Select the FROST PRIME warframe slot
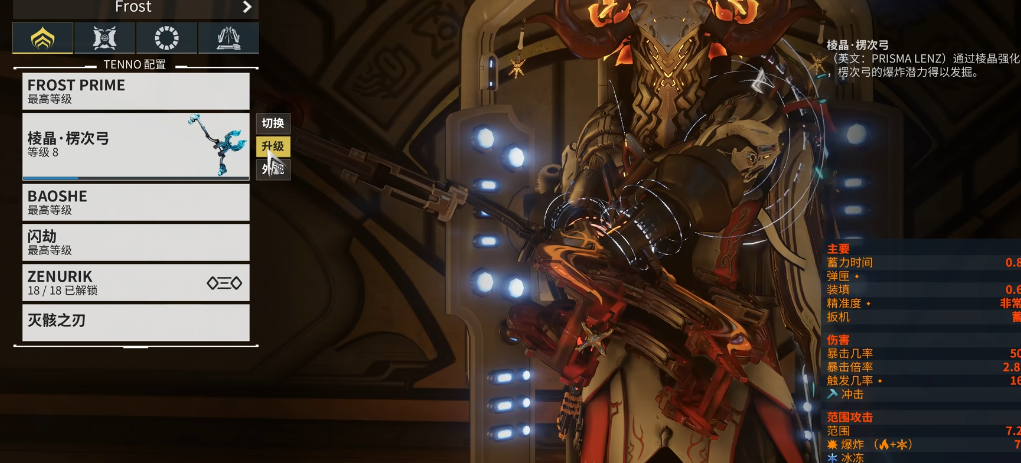 point(135,91)
